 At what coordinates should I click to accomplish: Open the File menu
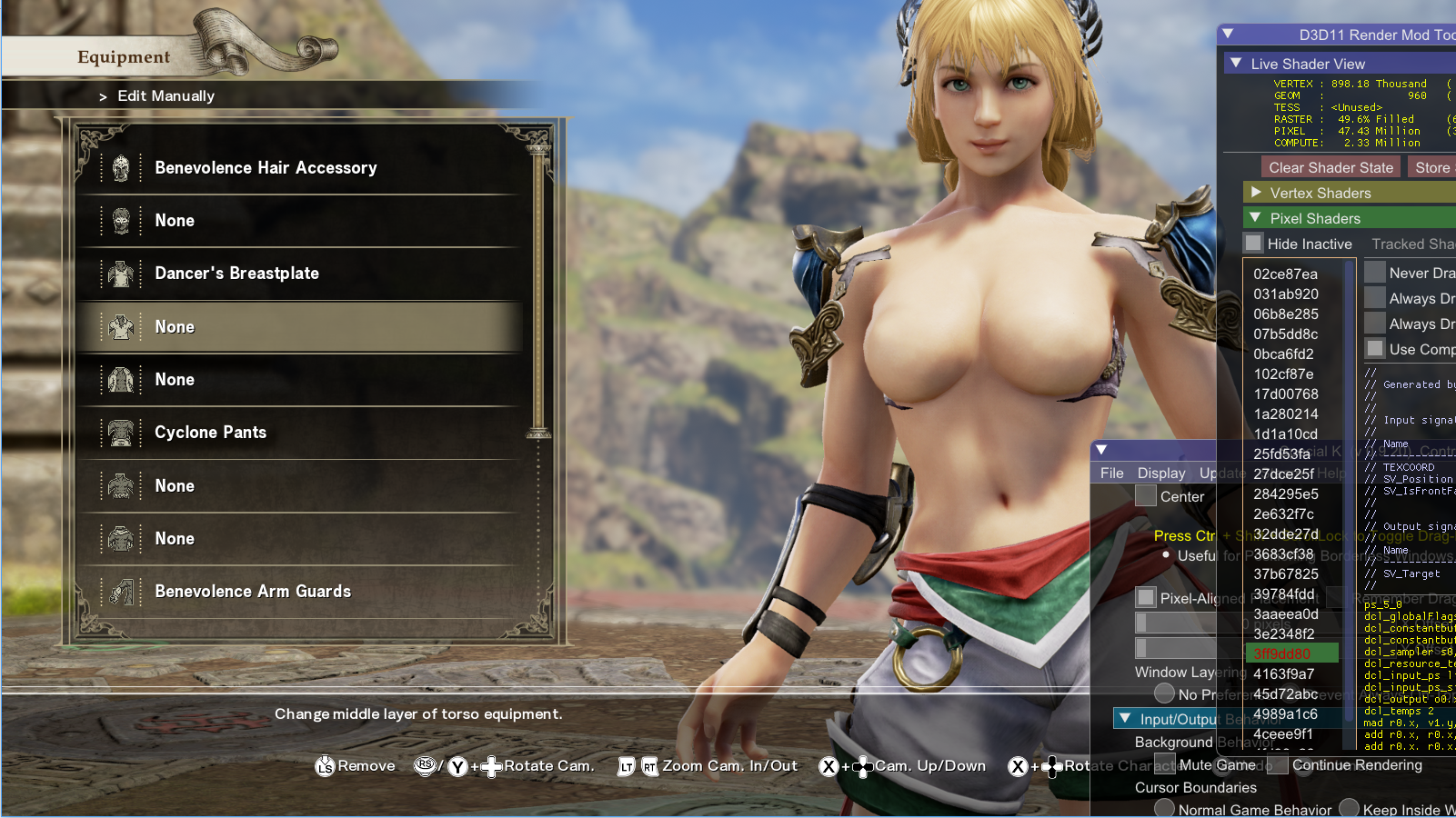(x=1110, y=473)
